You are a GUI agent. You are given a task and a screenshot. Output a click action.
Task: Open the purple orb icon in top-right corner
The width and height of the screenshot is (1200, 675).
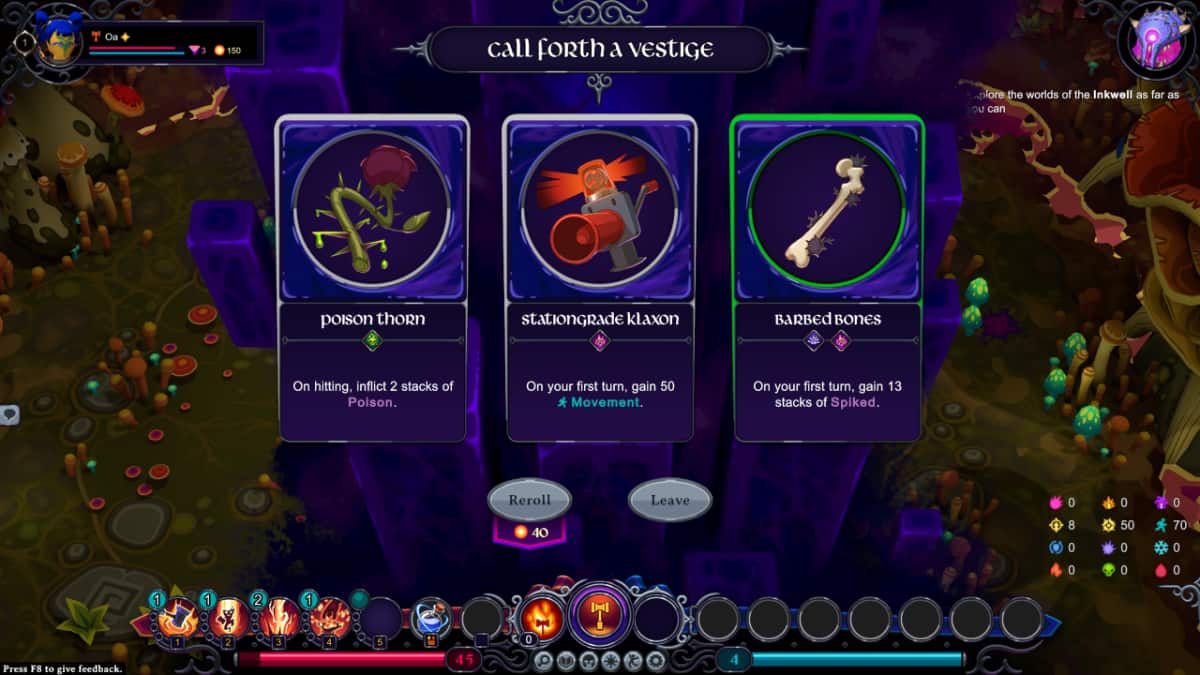(x=1156, y=42)
